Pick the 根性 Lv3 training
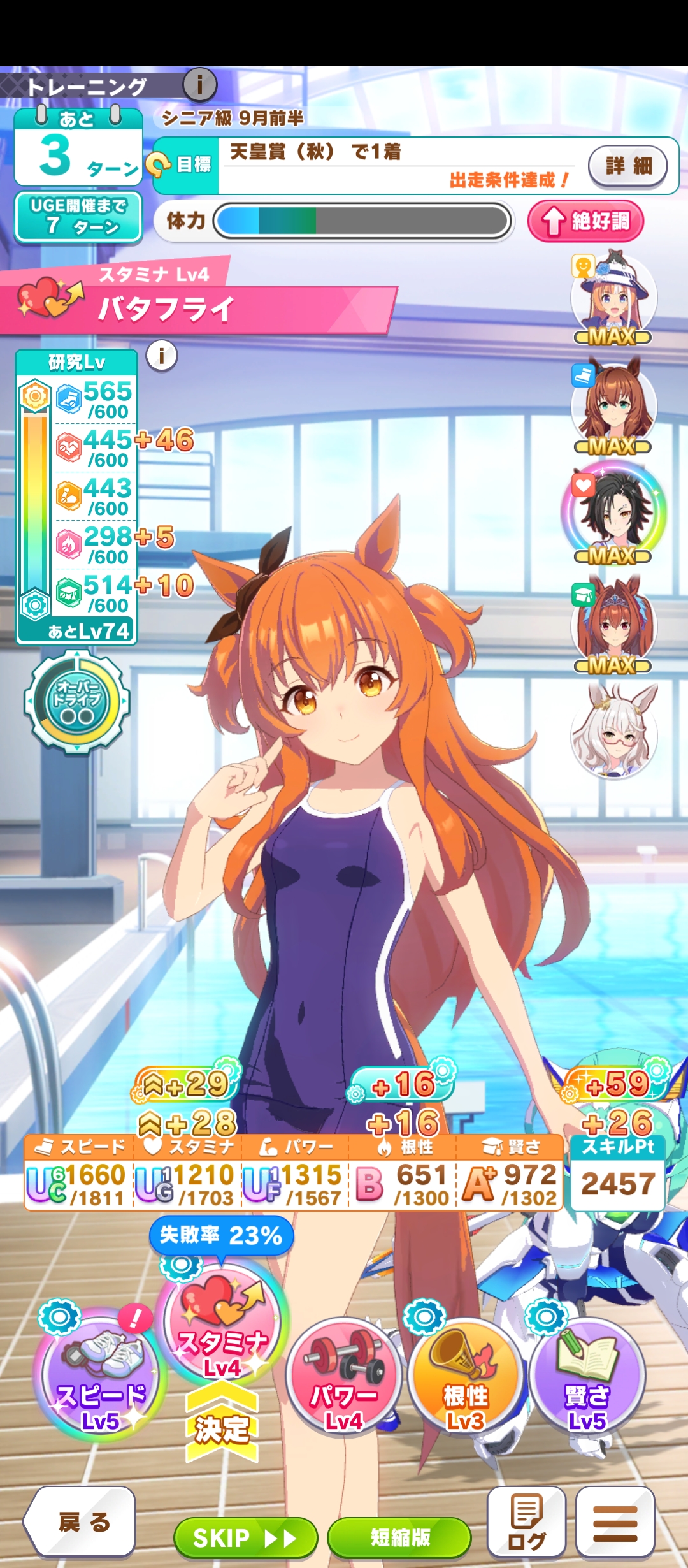Viewport: 688px width, 1568px height. [466, 1377]
